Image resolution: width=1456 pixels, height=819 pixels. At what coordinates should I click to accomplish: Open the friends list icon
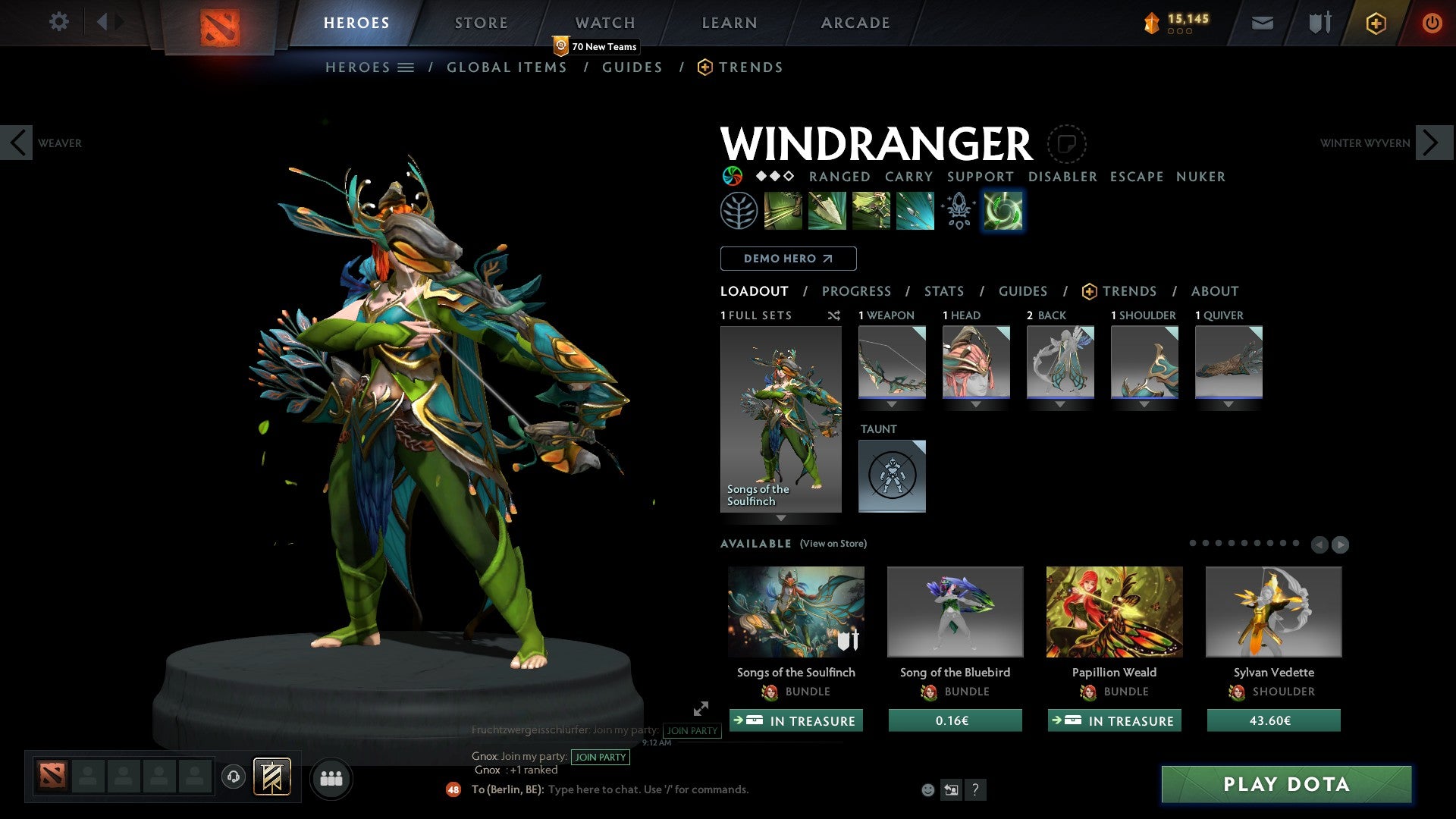(331, 778)
